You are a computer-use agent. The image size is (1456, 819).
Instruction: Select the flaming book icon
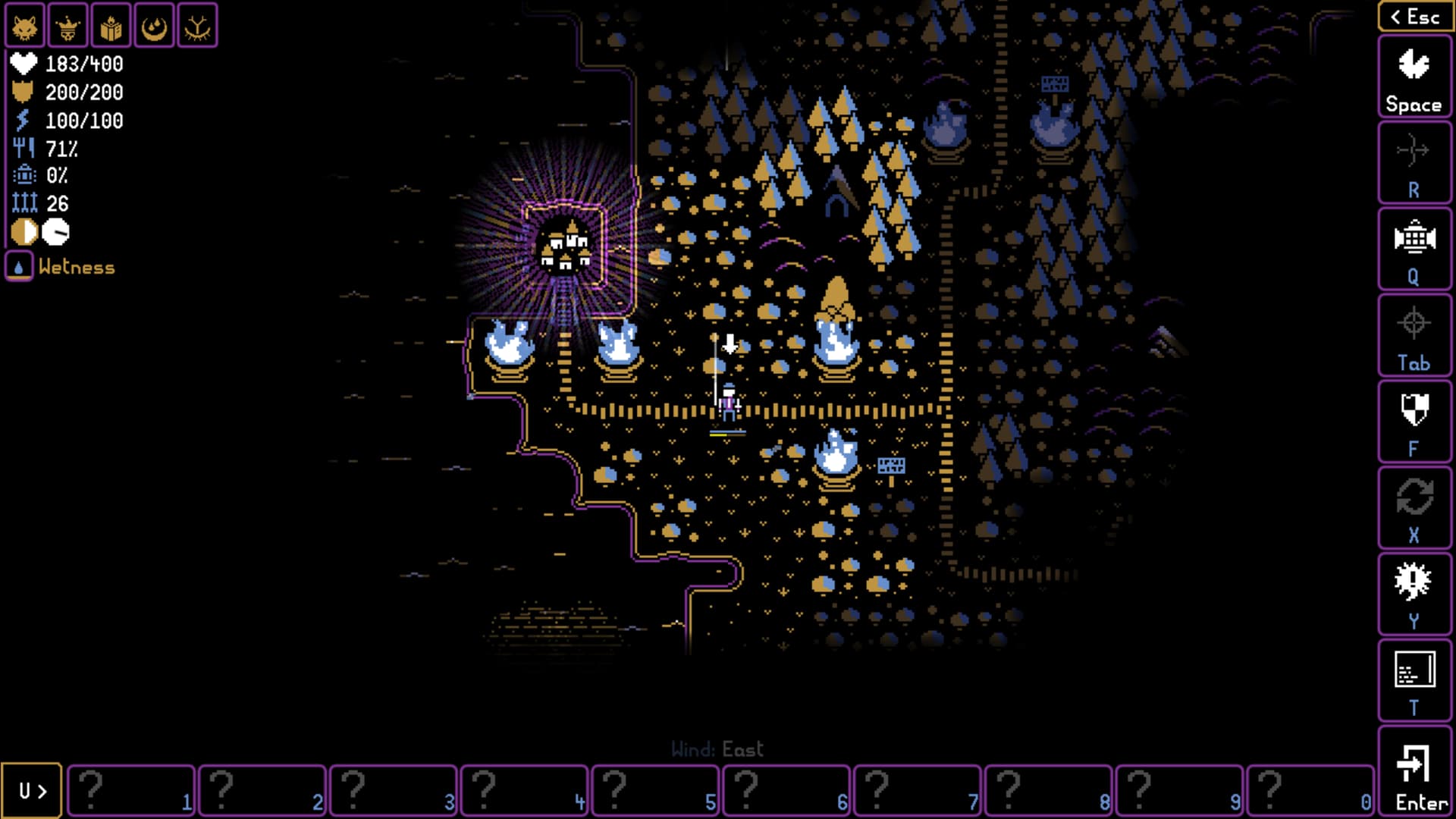point(111,27)
